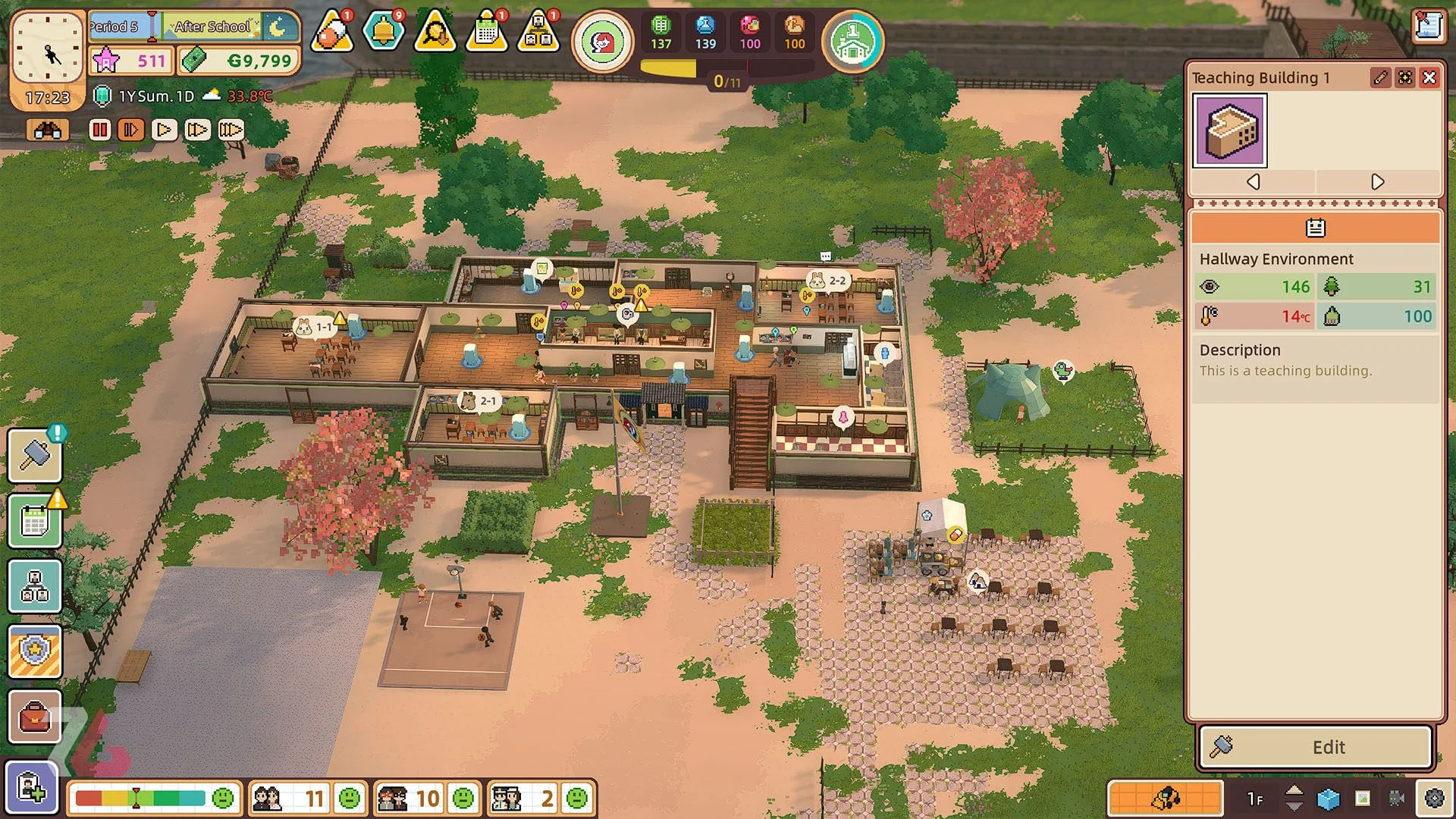Open the hammer build menu

point(35,456)
